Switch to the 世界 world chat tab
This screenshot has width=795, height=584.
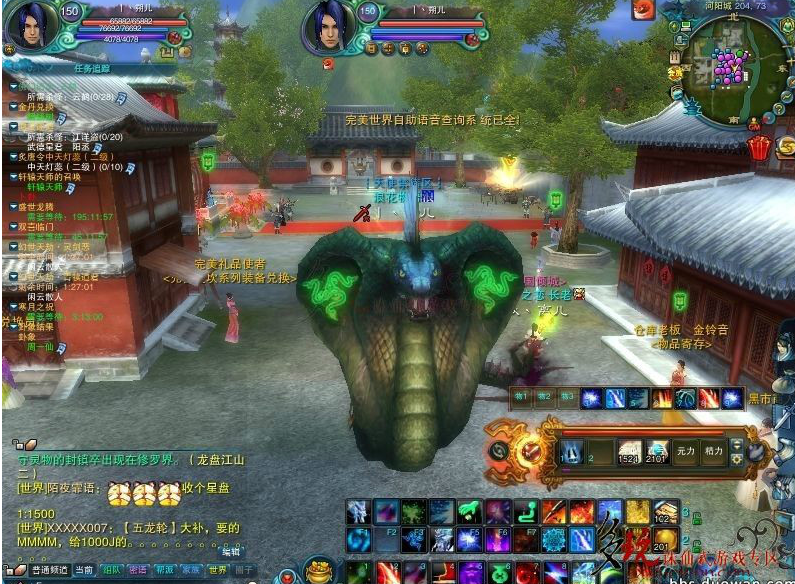tap(218, 569)
